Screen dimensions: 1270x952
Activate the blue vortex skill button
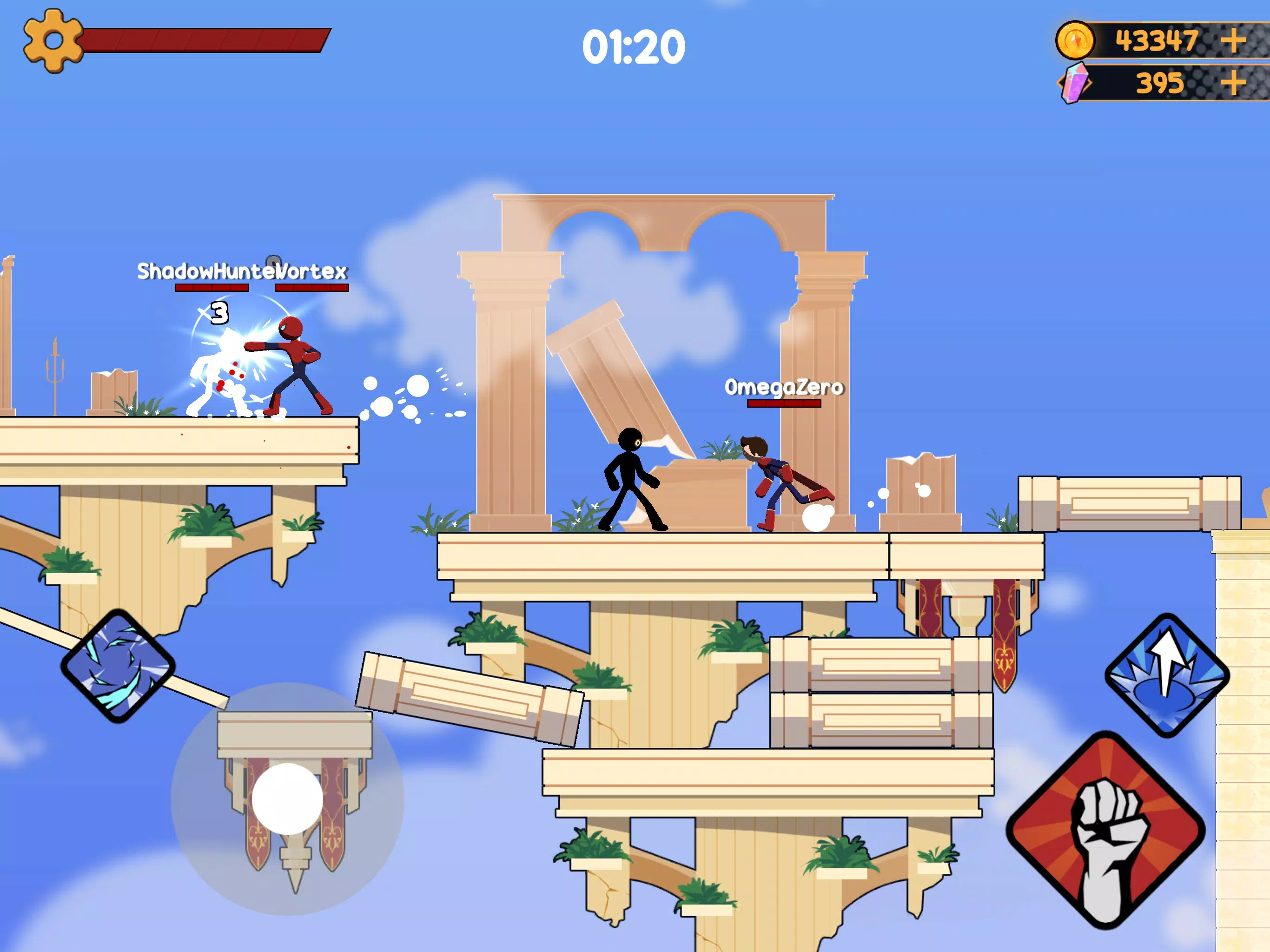[x=118, y=666]
